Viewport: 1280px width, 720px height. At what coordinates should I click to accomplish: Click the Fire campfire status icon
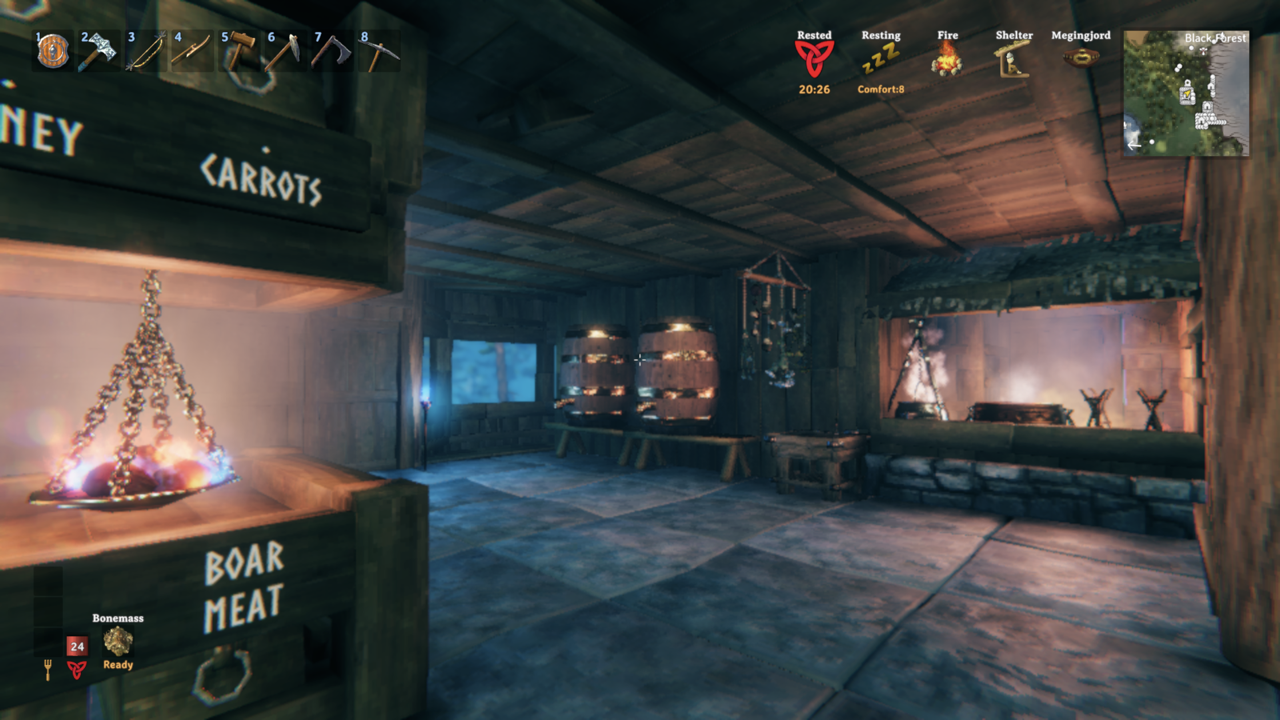(x=947, y=59)
